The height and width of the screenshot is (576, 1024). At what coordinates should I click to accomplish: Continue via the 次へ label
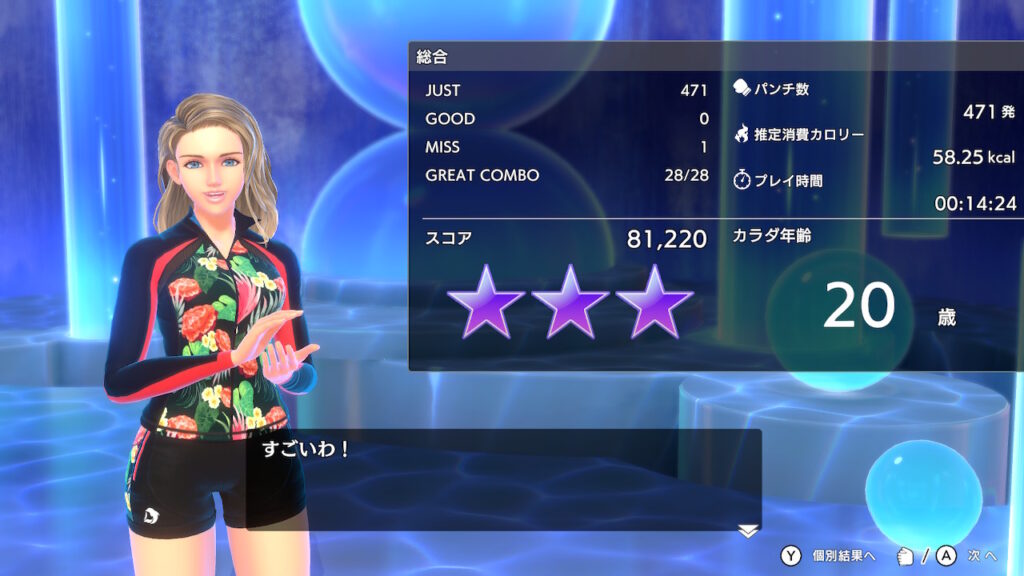tap(982, 555)
